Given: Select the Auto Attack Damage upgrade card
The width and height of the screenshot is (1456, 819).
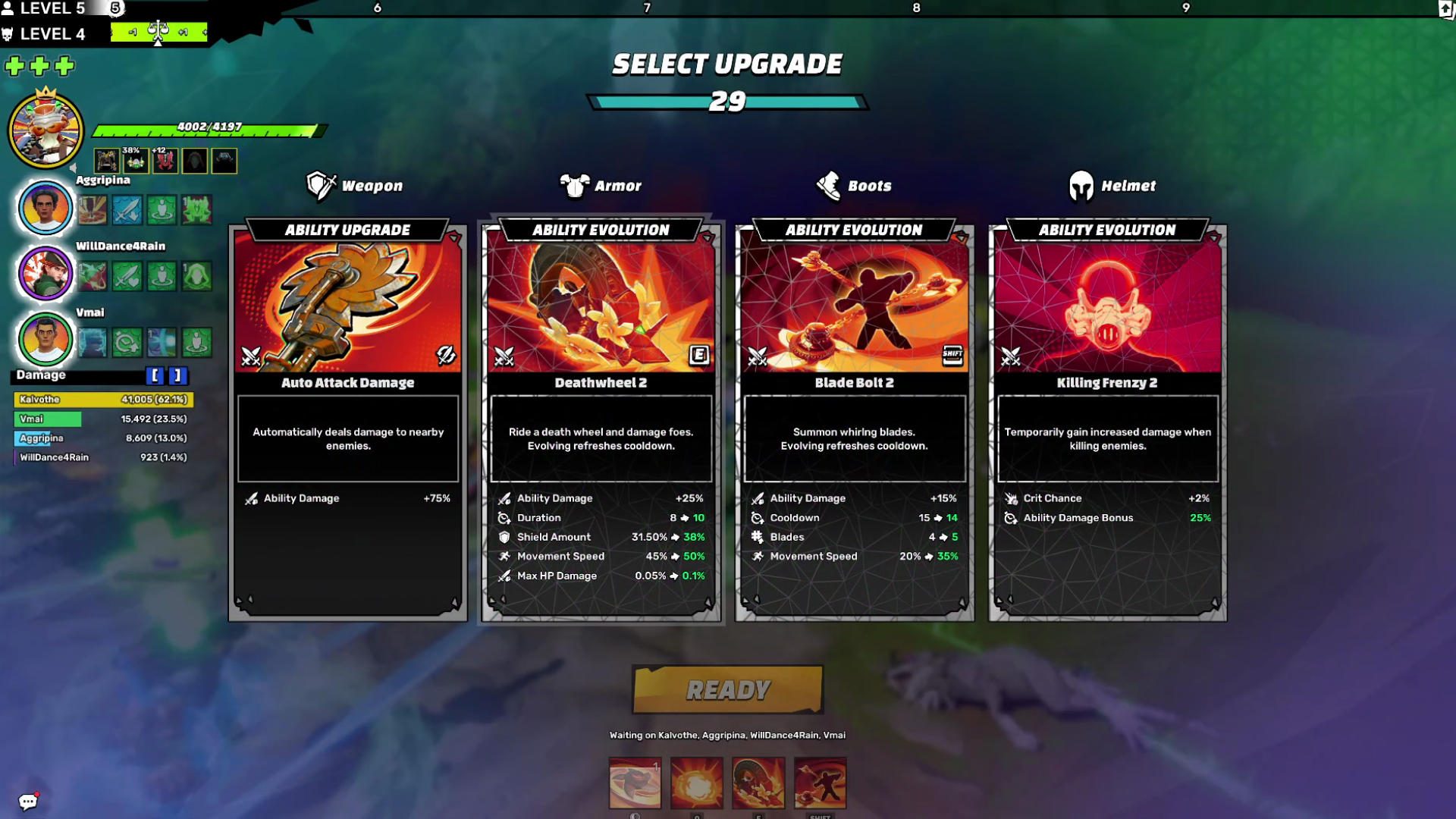Looking at the screenshot, I should [348, 422].
